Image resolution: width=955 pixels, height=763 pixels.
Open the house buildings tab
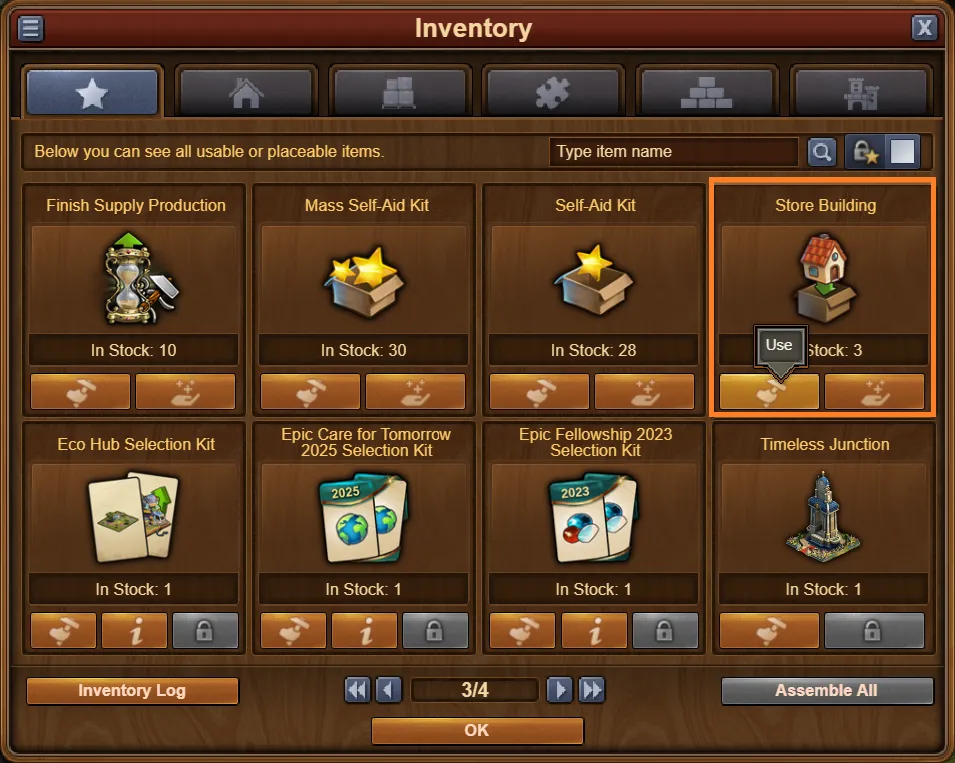pyautogui.click(x=246, y=93)
